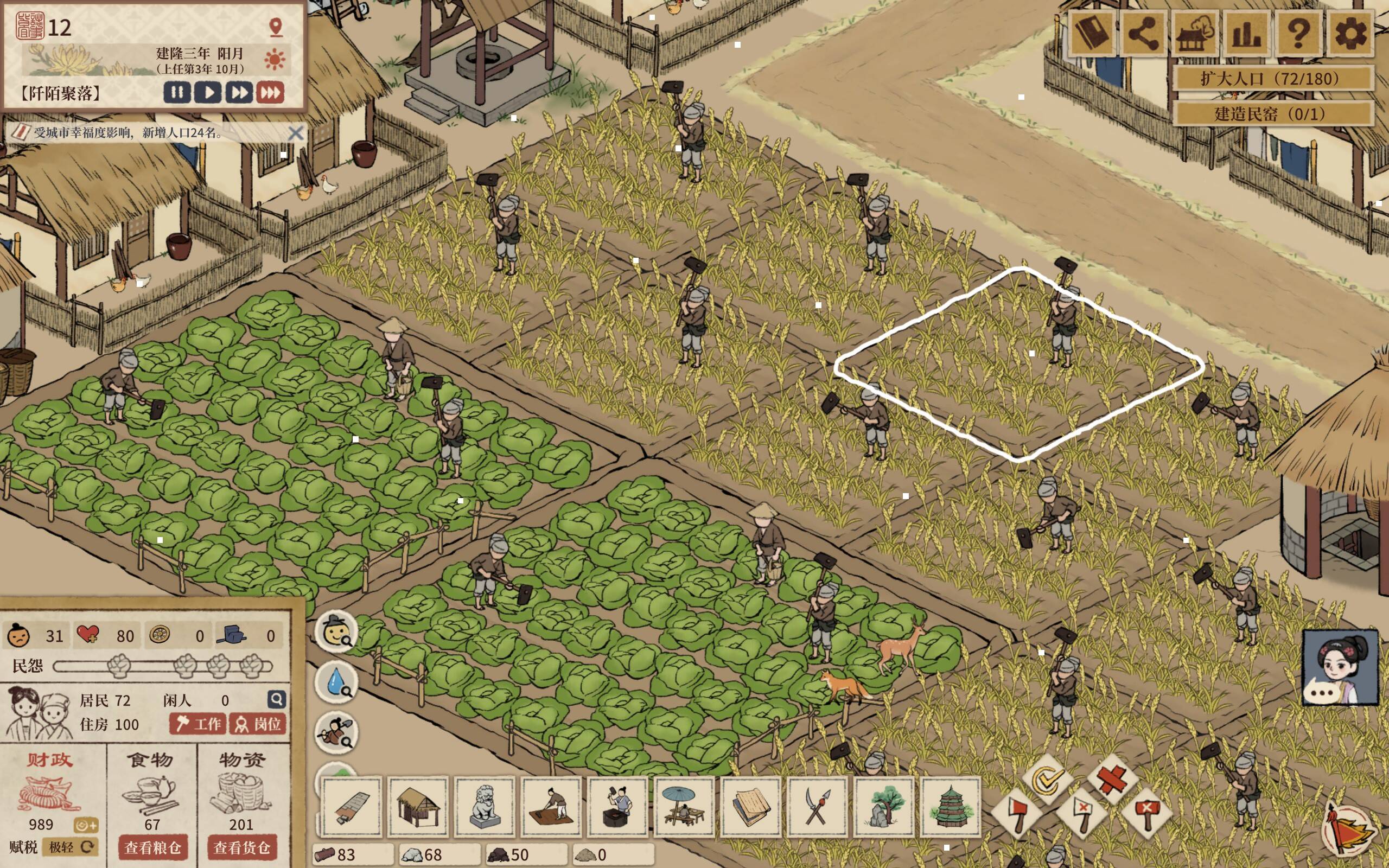
Task: Toggle the water droplet overlay view
Action: (337, 682)
